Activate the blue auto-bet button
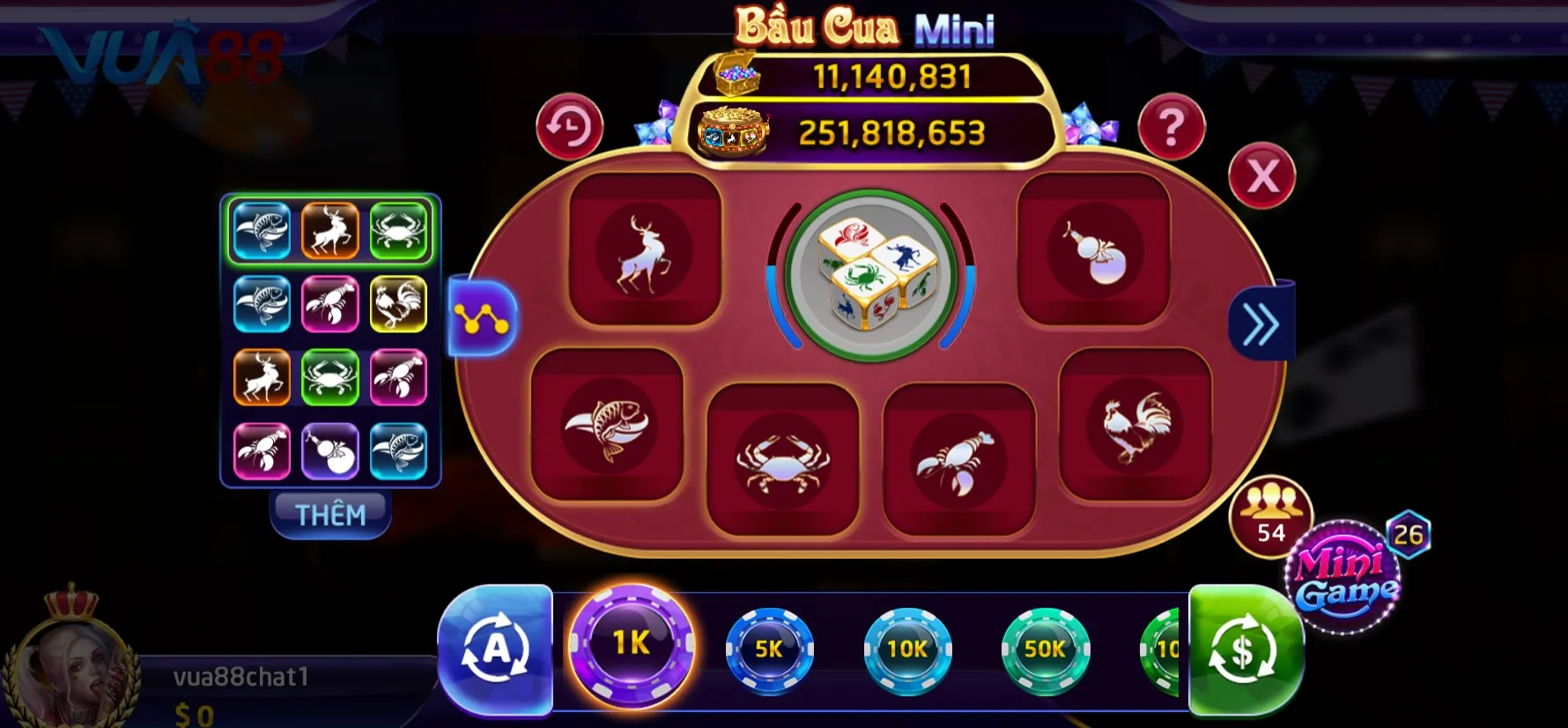The image size is (1568, 728). tap(495, 650)
